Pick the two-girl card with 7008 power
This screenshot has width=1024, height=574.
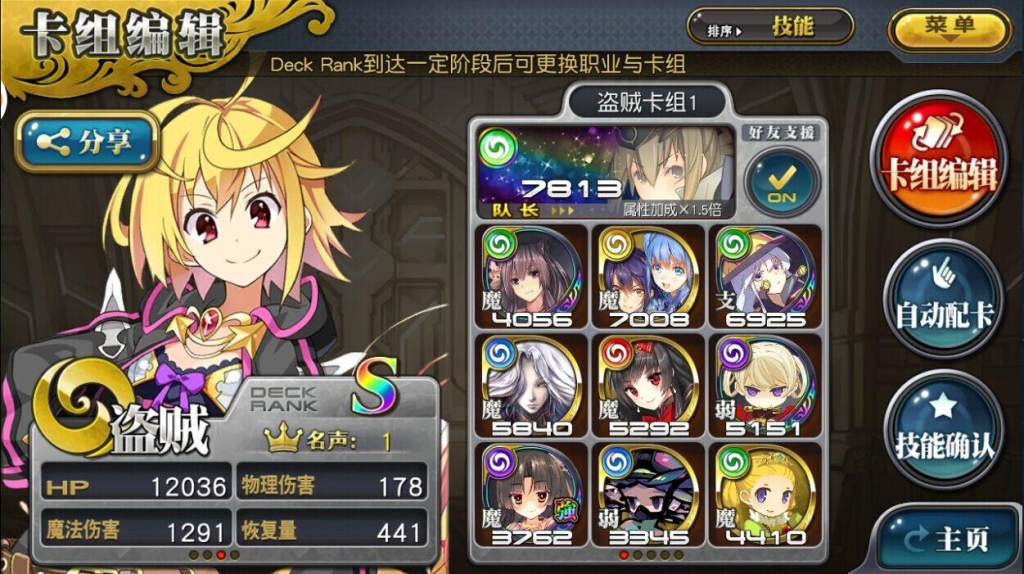(x=646, y=277)
